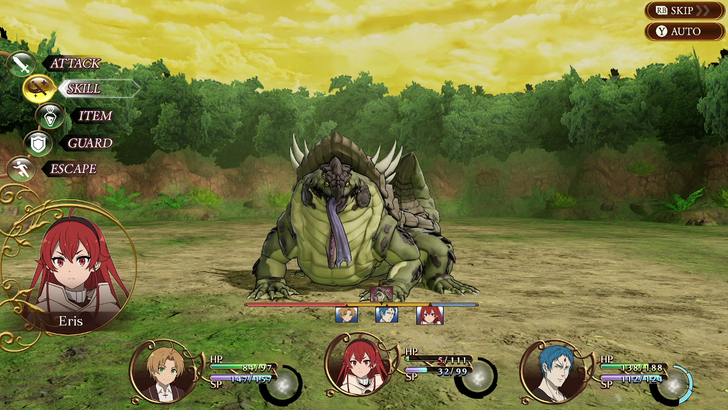Toggle AUTO battle mode
The height and width of the screenshot is (410, 728).
[x=685, y=31]
